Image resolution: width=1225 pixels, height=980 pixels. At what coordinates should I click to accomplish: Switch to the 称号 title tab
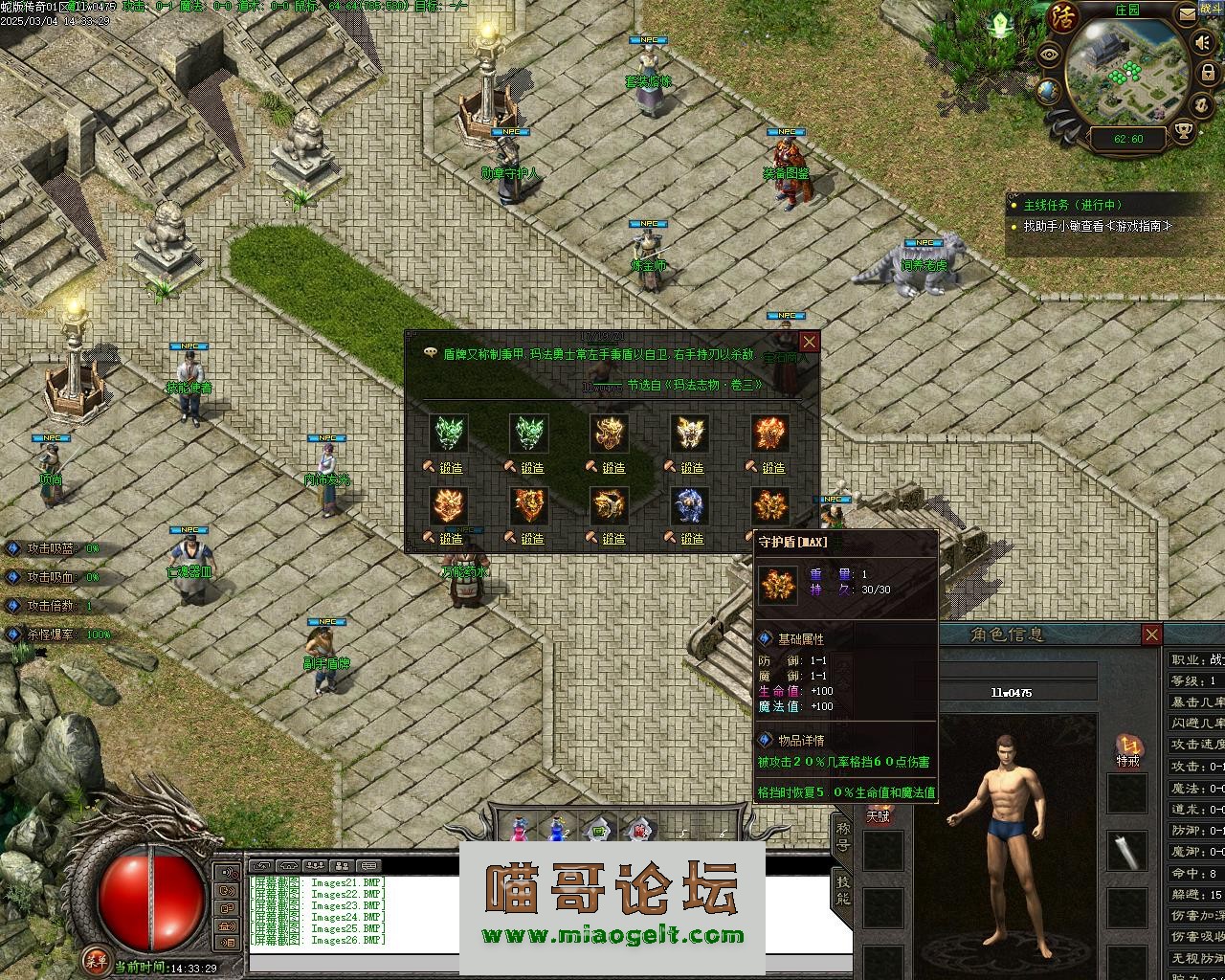[842, 834]
